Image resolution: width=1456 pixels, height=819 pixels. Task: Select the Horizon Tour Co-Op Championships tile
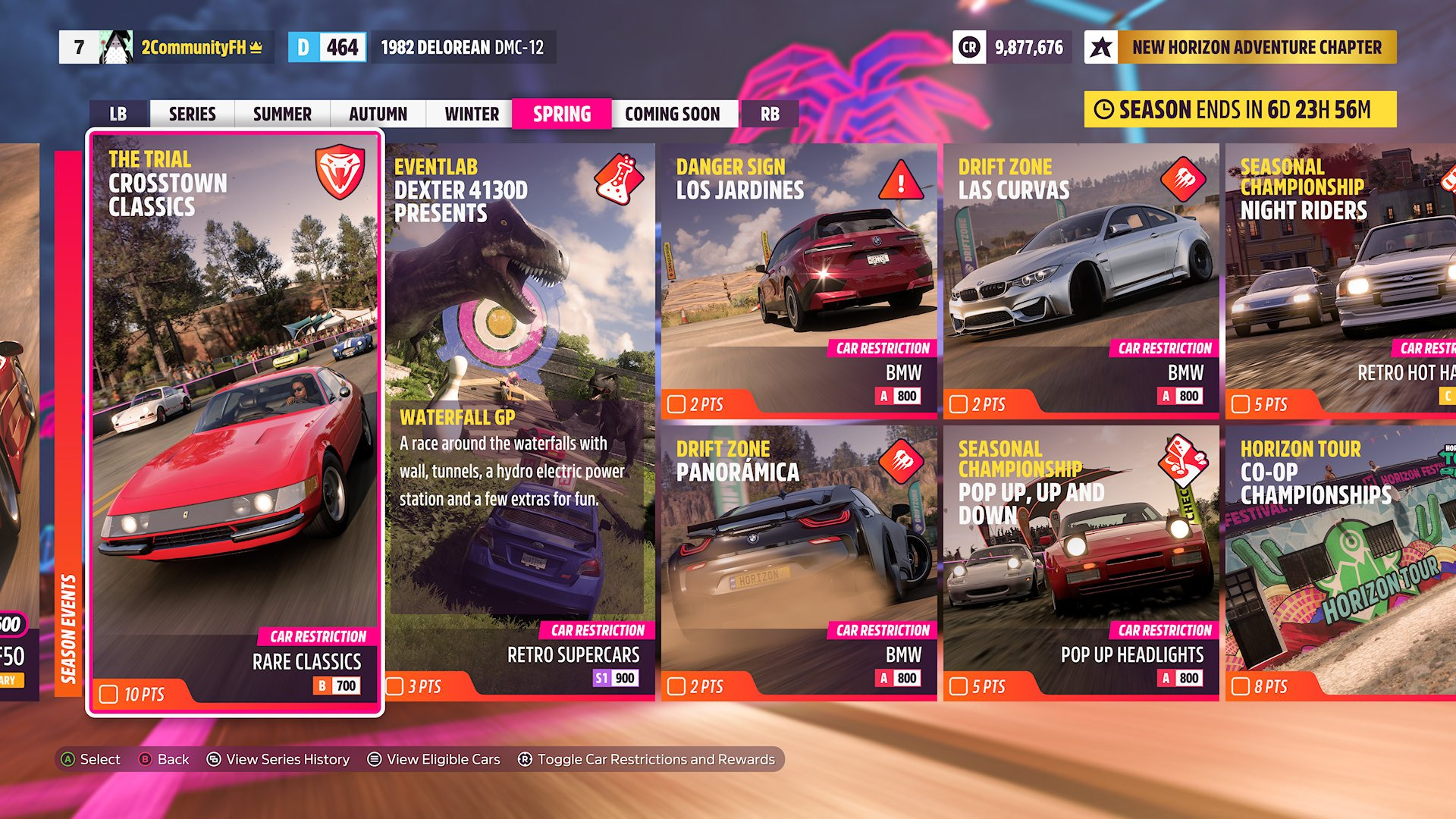[1341, 562]
